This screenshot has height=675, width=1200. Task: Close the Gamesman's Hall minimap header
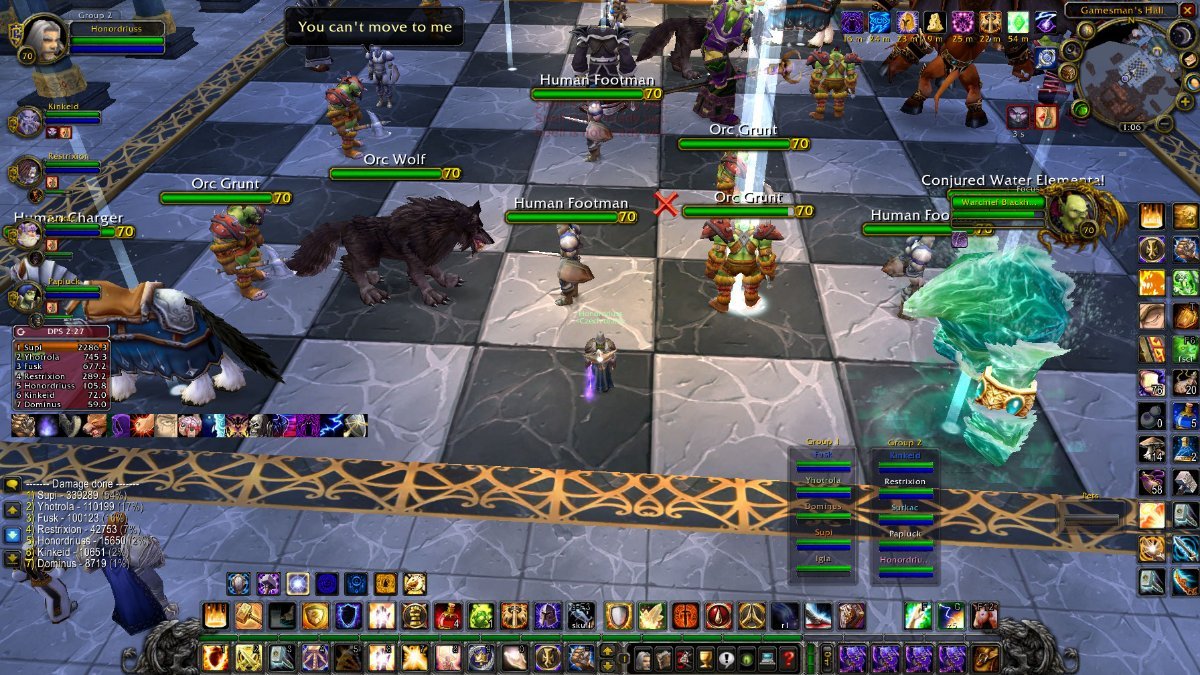point(1188,10)
